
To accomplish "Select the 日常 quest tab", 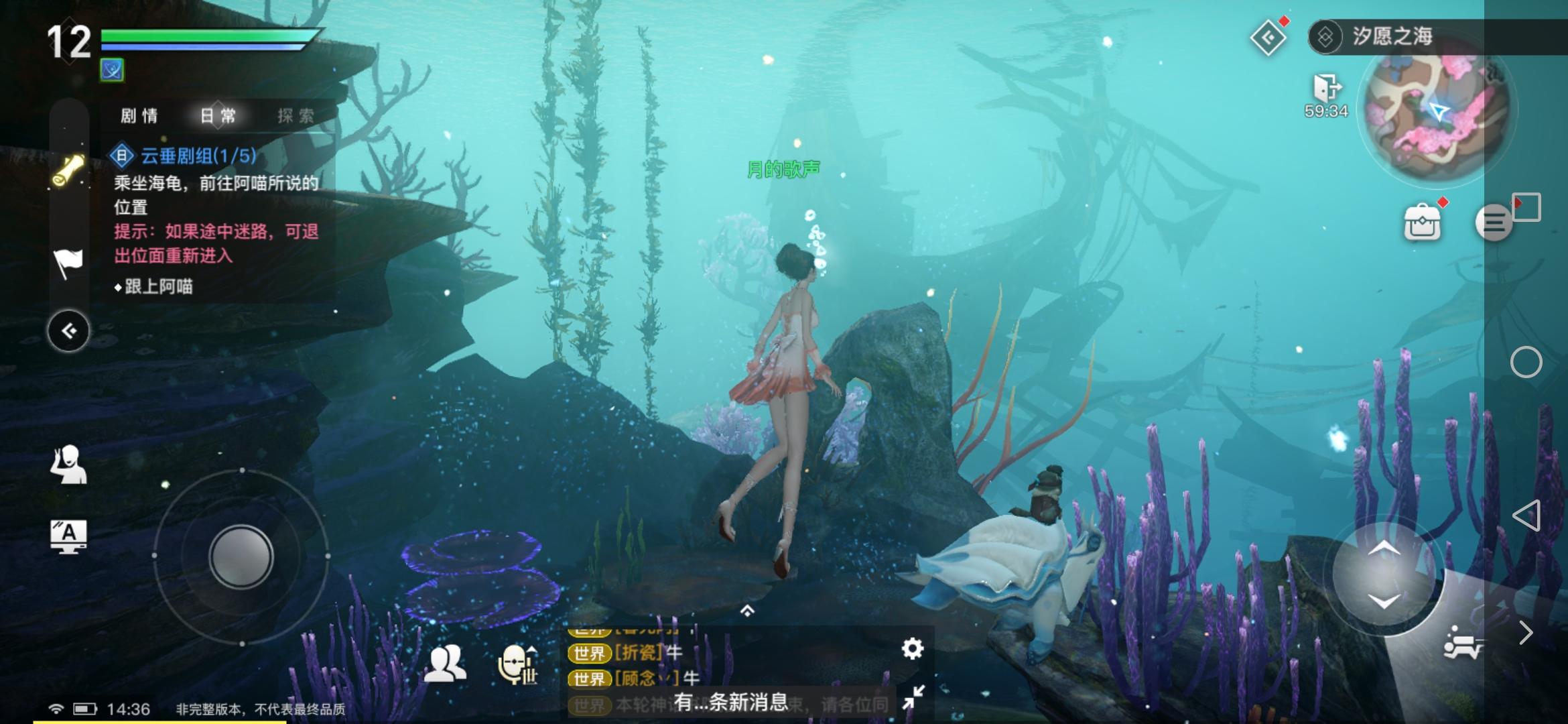I will 218,116.
